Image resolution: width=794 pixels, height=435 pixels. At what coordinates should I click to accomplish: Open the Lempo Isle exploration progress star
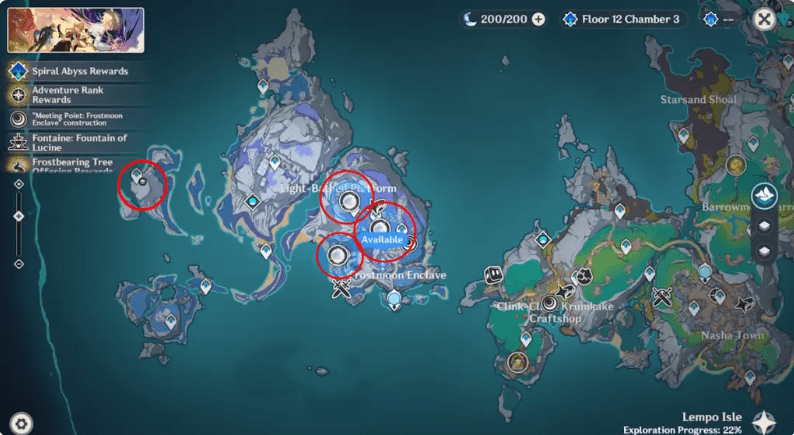[x=767, y=422]
